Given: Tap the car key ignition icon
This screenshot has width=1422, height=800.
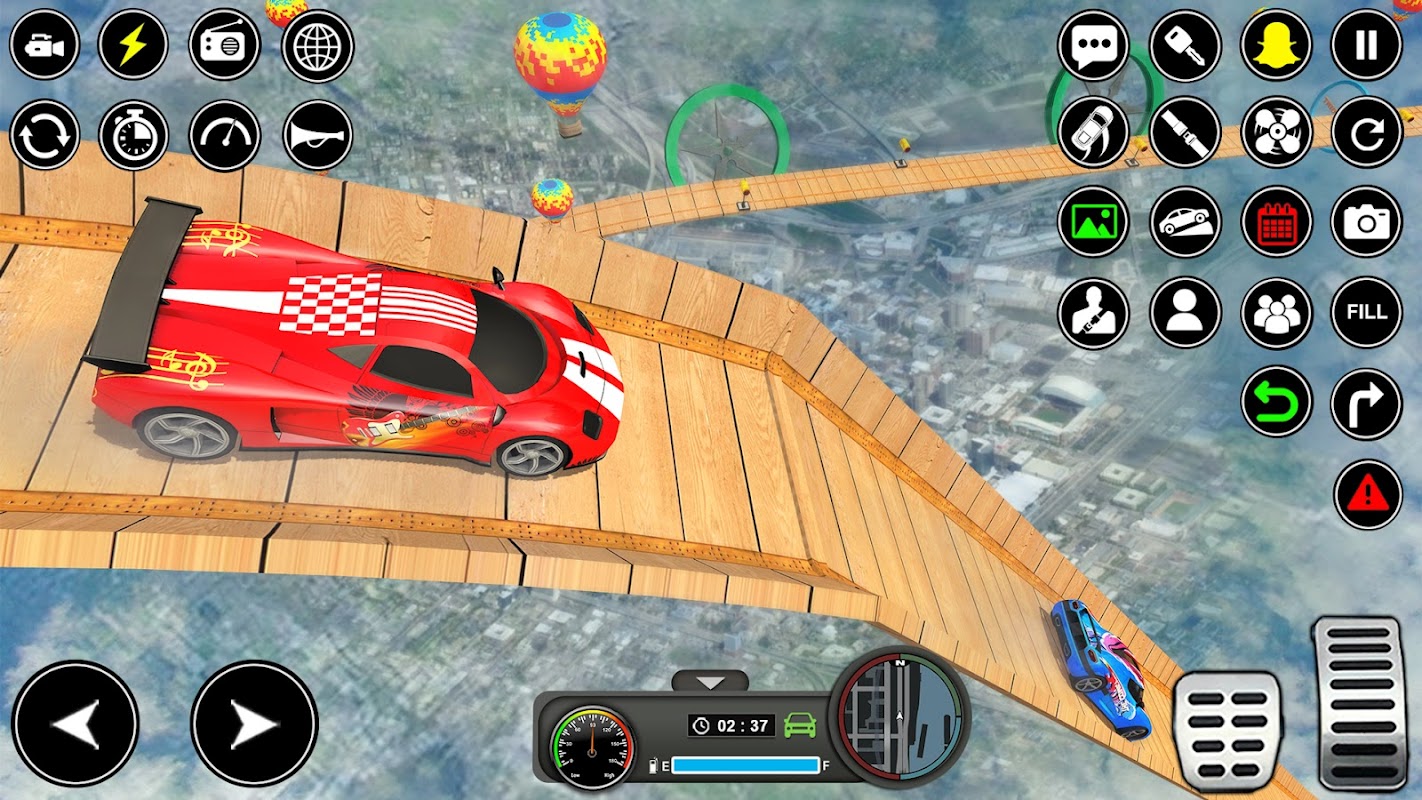Looking at the screenshot, I should pos(1185,46).
